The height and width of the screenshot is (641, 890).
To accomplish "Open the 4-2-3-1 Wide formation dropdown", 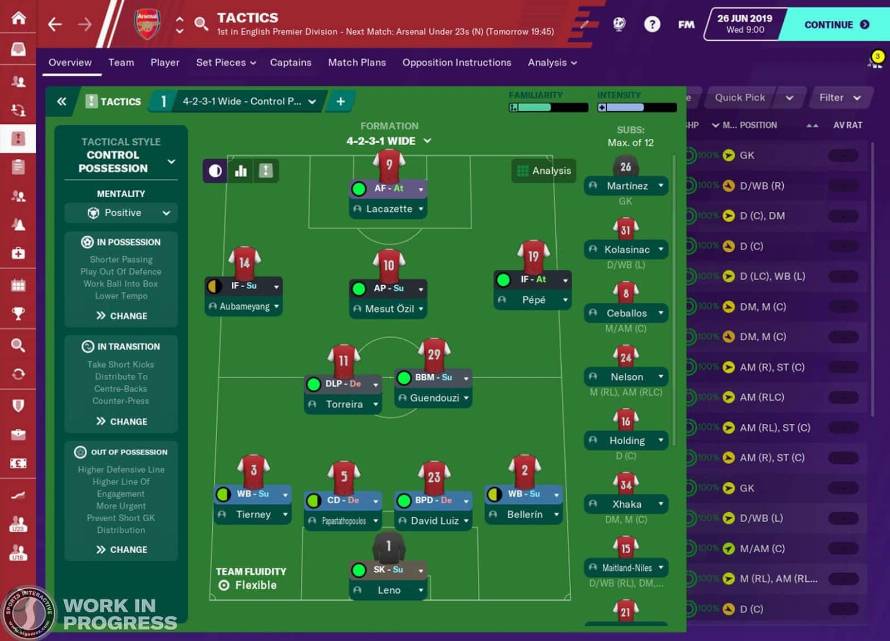I will [x=389, y=141].
